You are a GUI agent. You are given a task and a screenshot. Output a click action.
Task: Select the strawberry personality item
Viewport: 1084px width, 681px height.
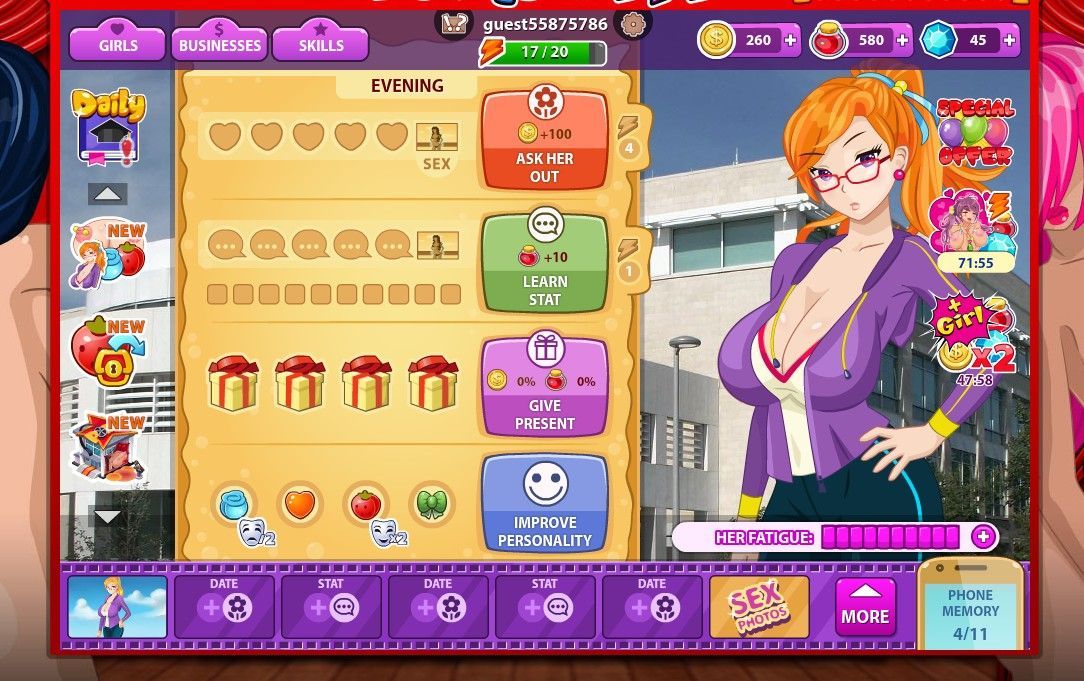coord(365,505)
